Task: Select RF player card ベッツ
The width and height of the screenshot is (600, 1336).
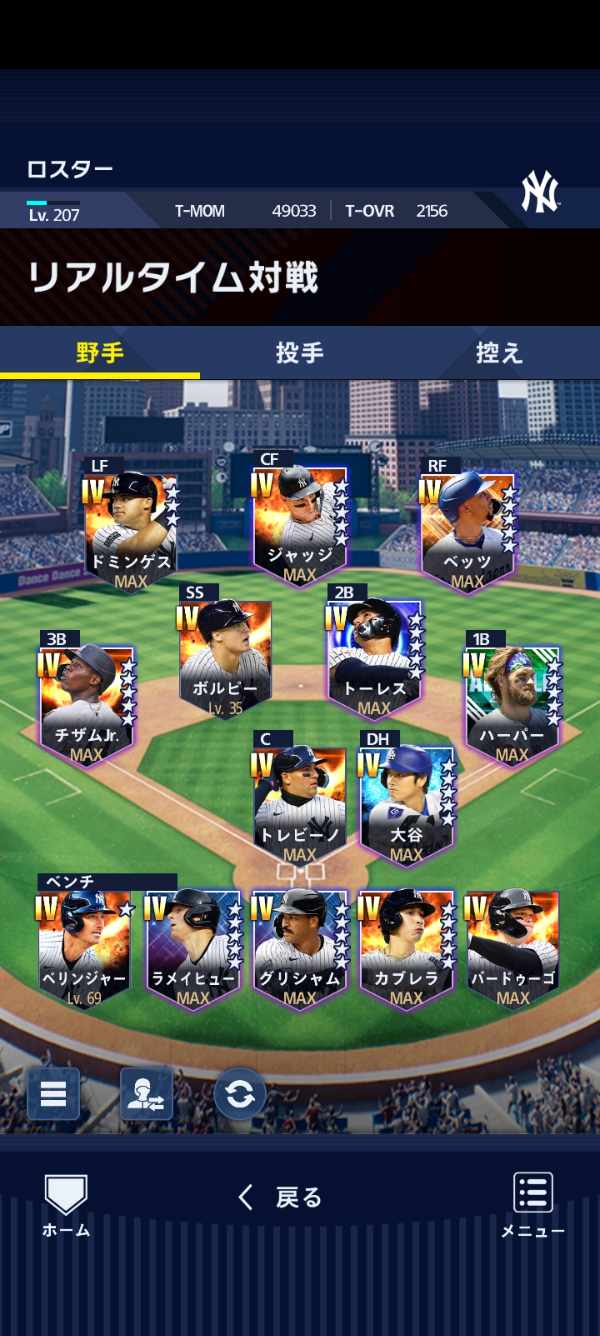Action: click(x=467, y=530)
